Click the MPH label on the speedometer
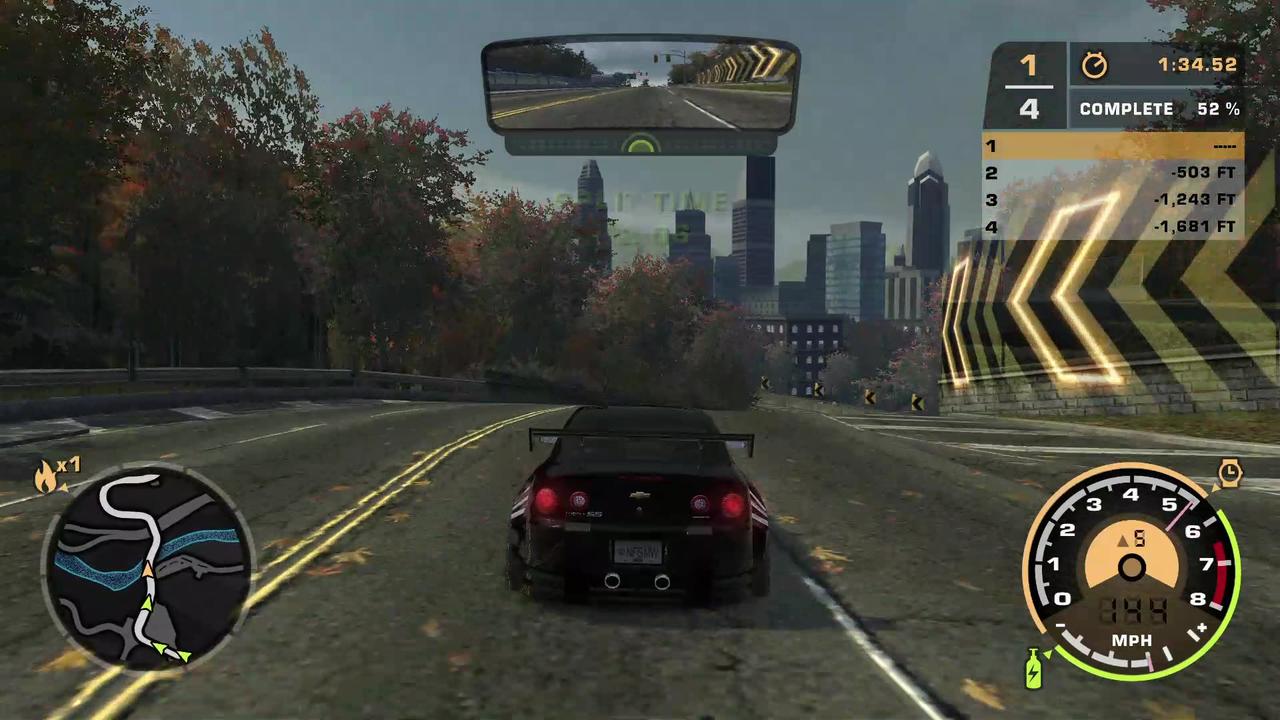The height and width of the screenshot is (720, 1280). [x=1132, y=640]
